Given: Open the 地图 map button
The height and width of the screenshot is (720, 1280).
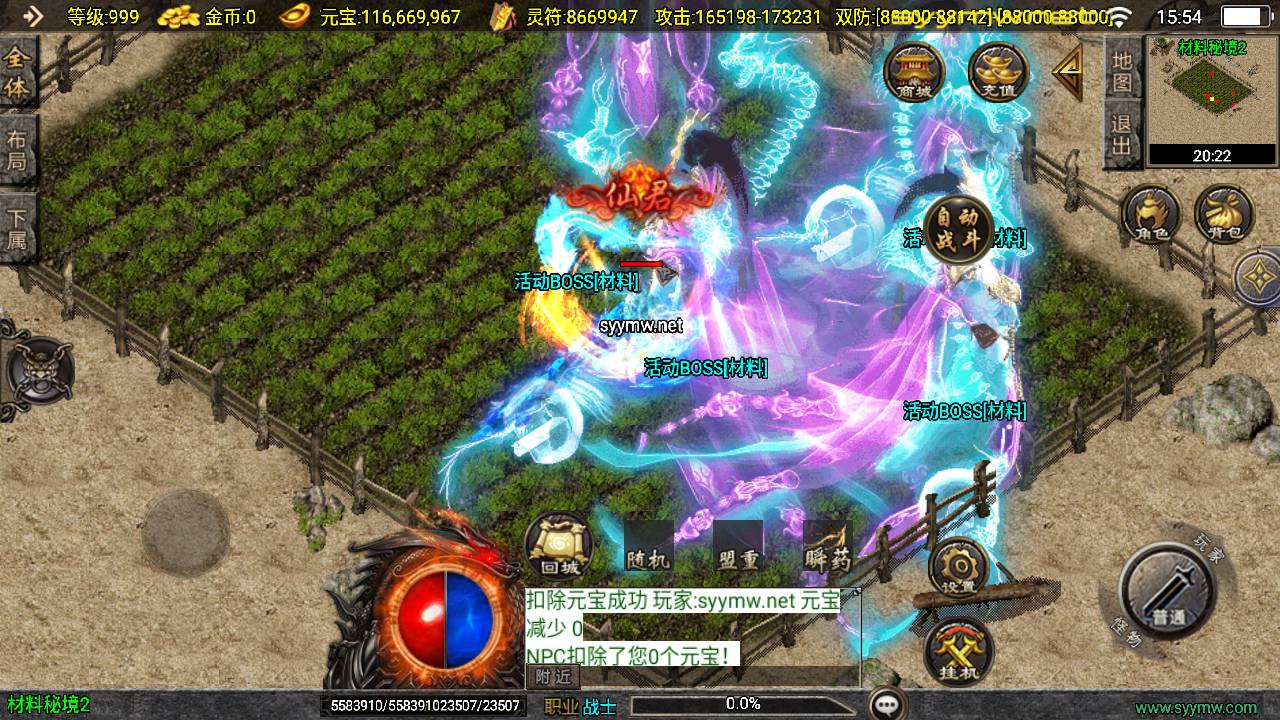Looking at the screenshot, I should pyautogui.click(x=1123, y=71).
